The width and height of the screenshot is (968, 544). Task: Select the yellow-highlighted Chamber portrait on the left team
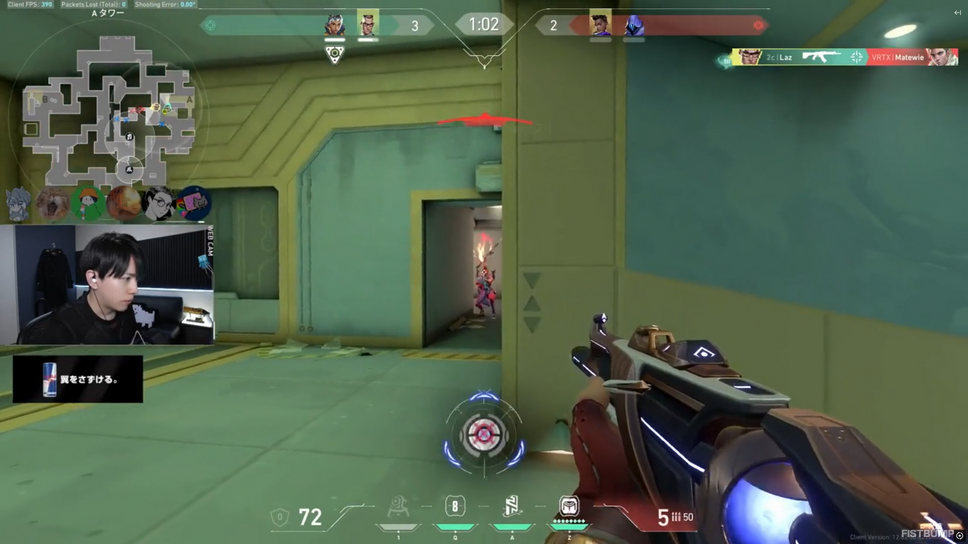pyautogui.click(x=368, y=24)
